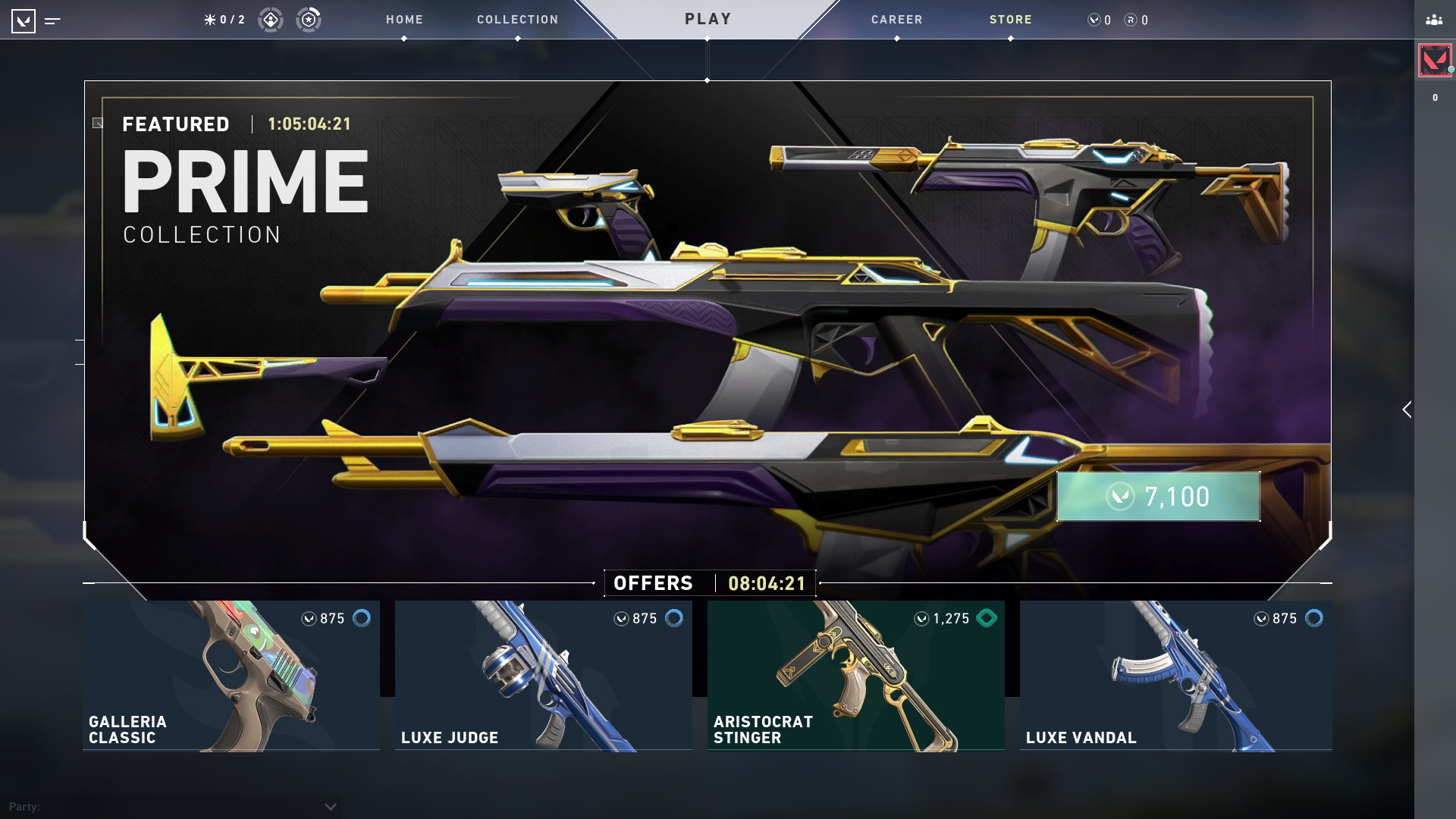Open the star-shaped battlepass icon
This screenshot has width=1456, height=819.
pos(309,20)
